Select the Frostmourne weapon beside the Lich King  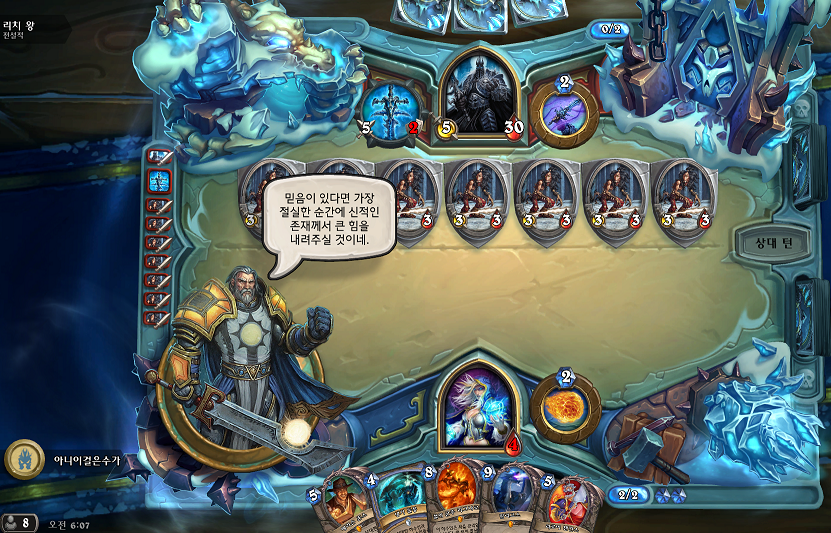point(392,110)
